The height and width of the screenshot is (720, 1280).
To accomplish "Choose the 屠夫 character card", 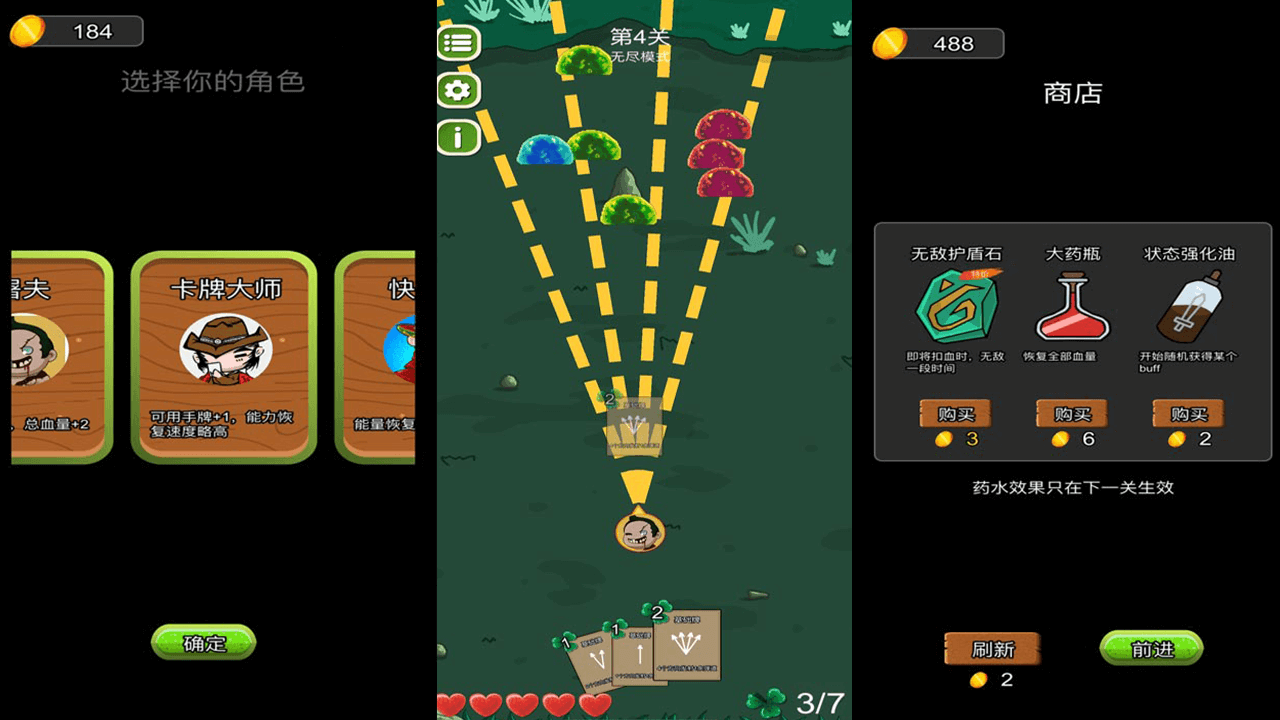I will point(58,357).
